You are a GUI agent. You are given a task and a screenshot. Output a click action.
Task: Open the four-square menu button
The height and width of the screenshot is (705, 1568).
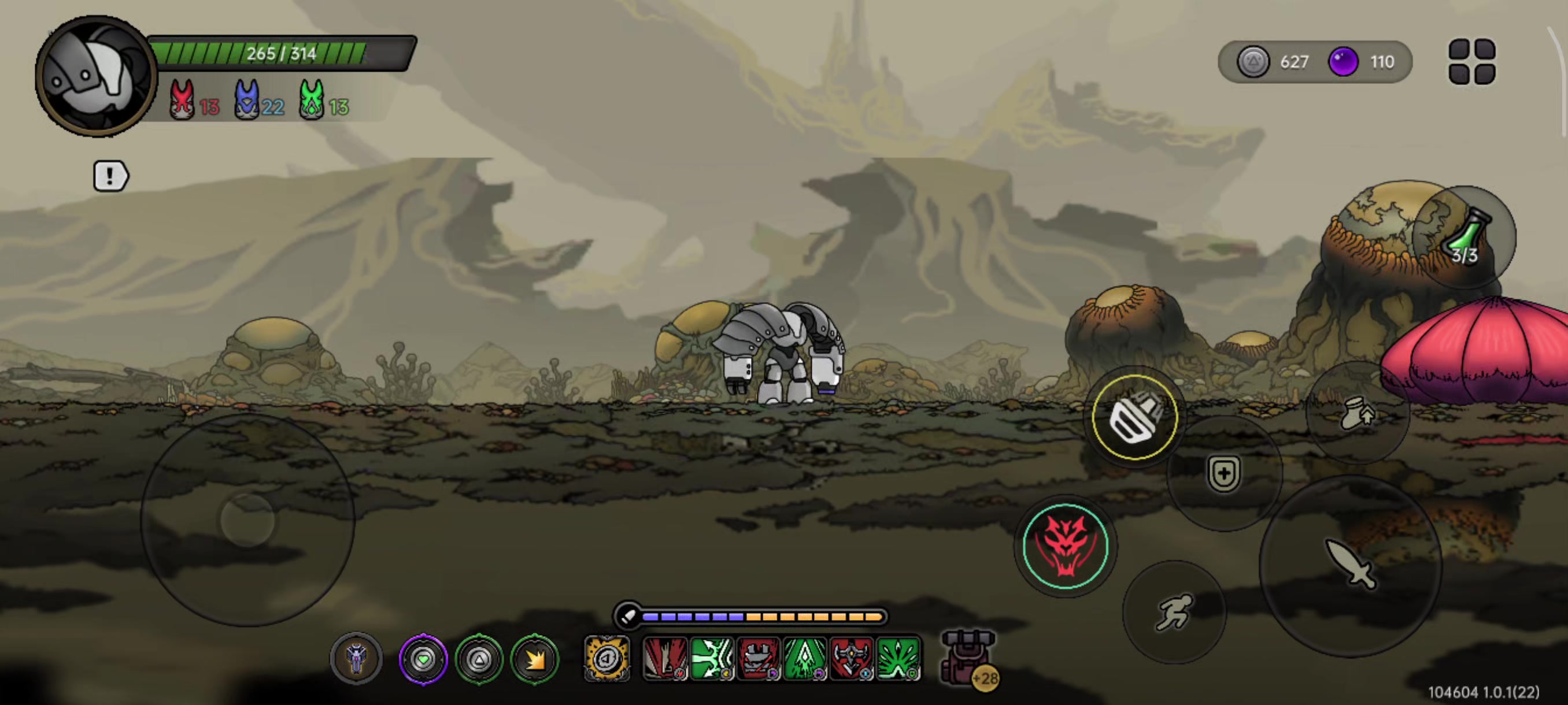pos(1471,61)
